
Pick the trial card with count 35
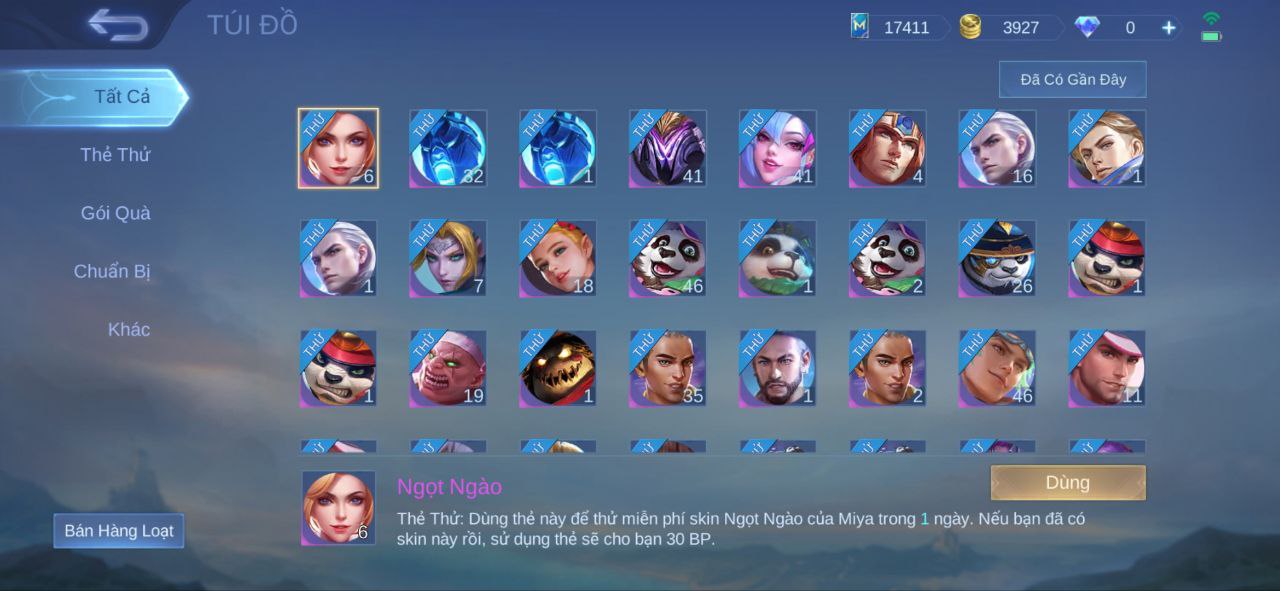tap(668, 368)
